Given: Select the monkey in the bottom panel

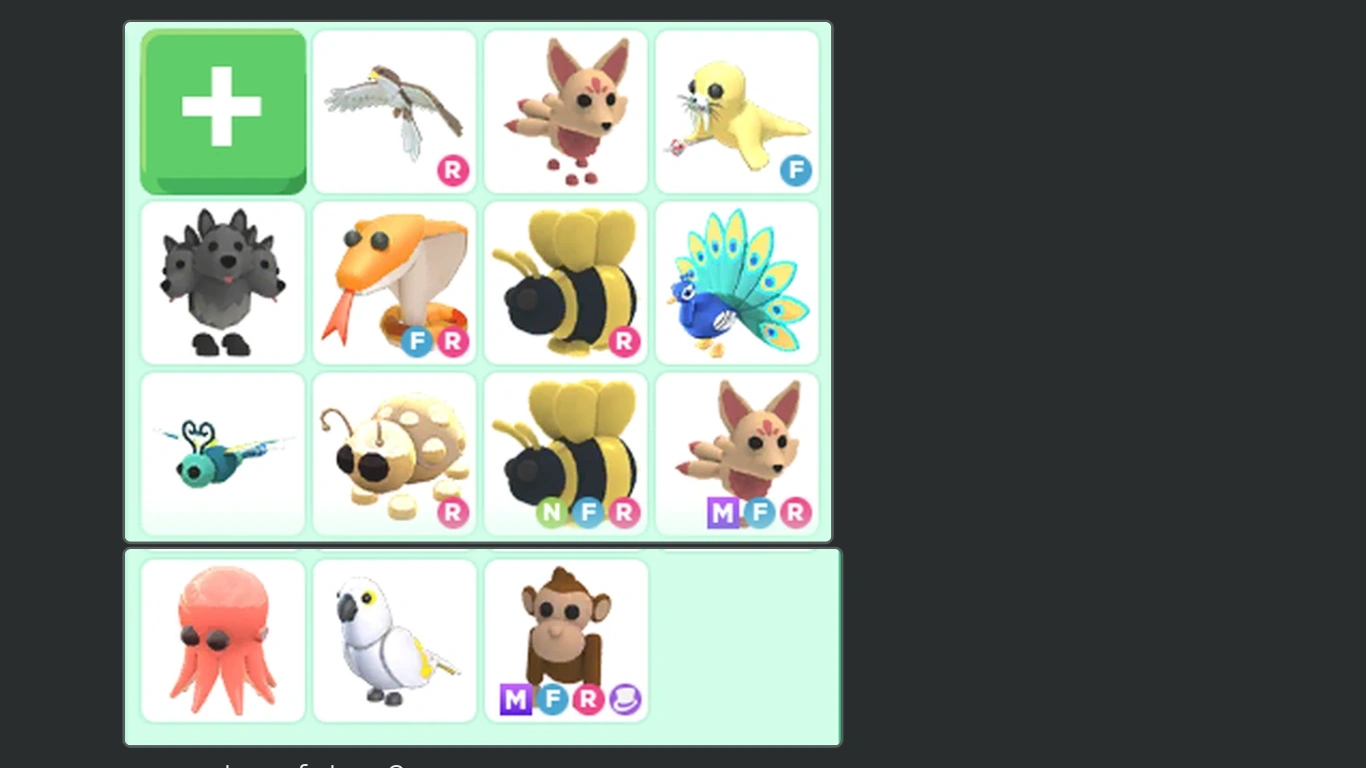Looking at the screenshot, I should pos(565,630).
